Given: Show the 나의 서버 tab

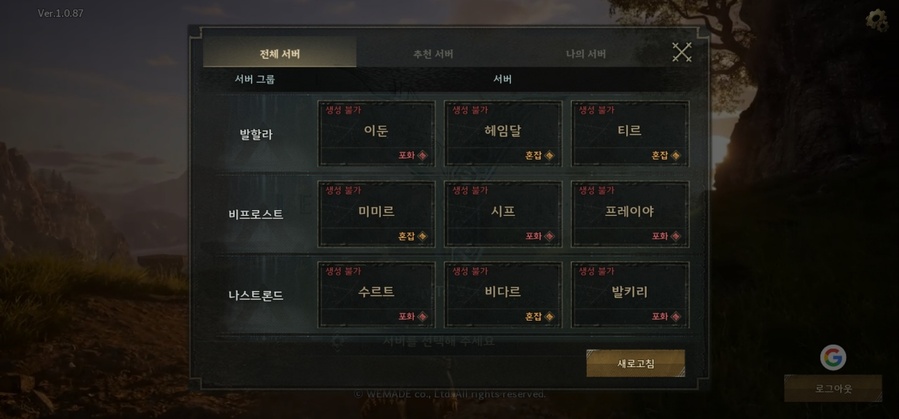Looking at the screenshot, I should click(x=586, y=53).
